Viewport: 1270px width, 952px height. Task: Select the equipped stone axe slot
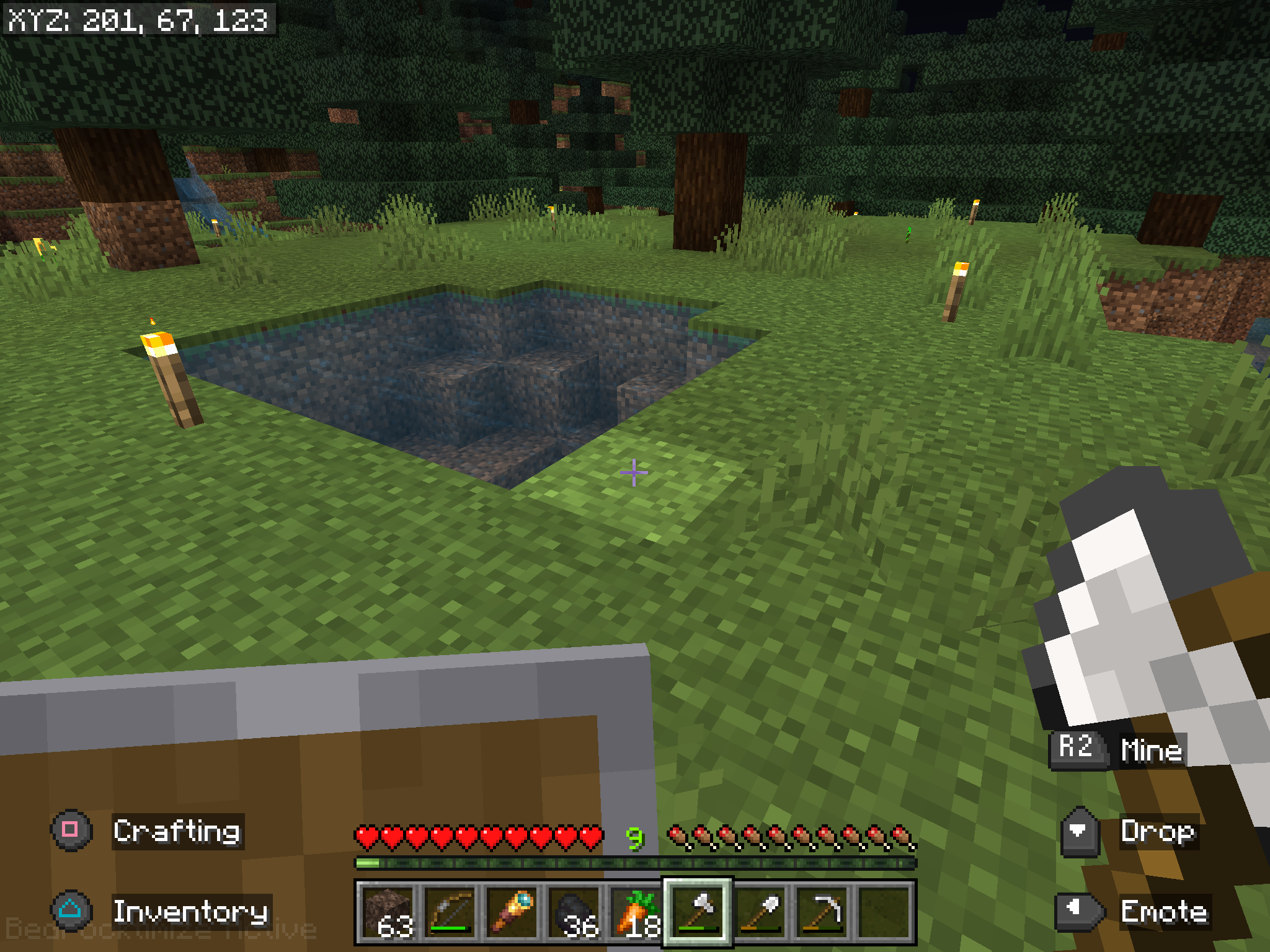698,911
